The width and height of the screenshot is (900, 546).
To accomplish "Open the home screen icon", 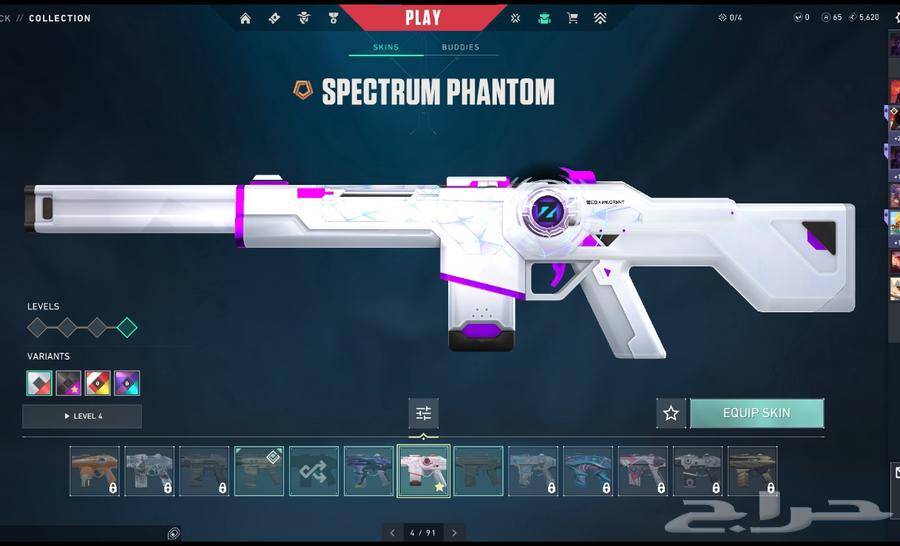I will click(x=245, y=18).
